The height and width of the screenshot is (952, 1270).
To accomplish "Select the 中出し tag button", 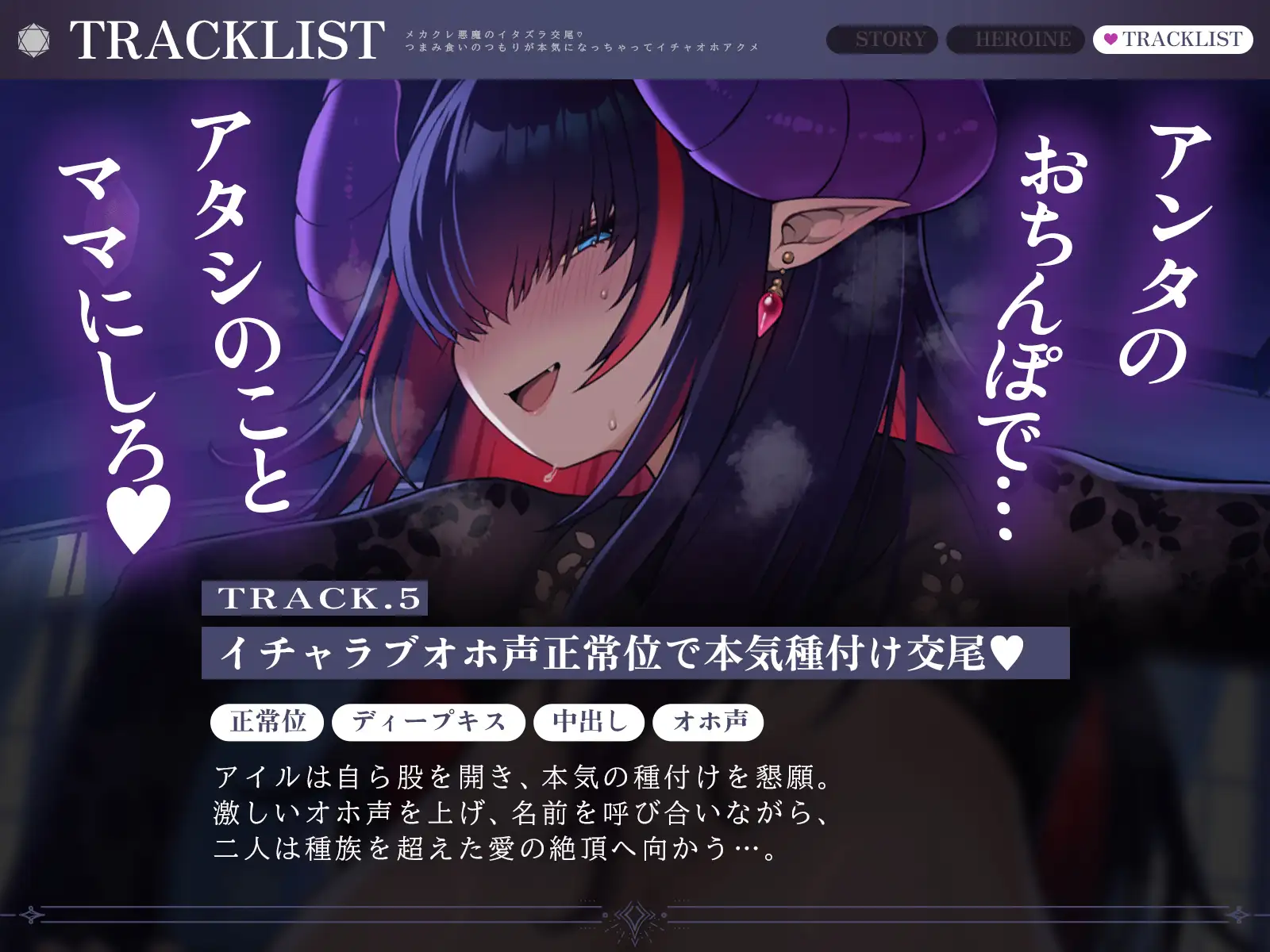I will coord(589,722).
